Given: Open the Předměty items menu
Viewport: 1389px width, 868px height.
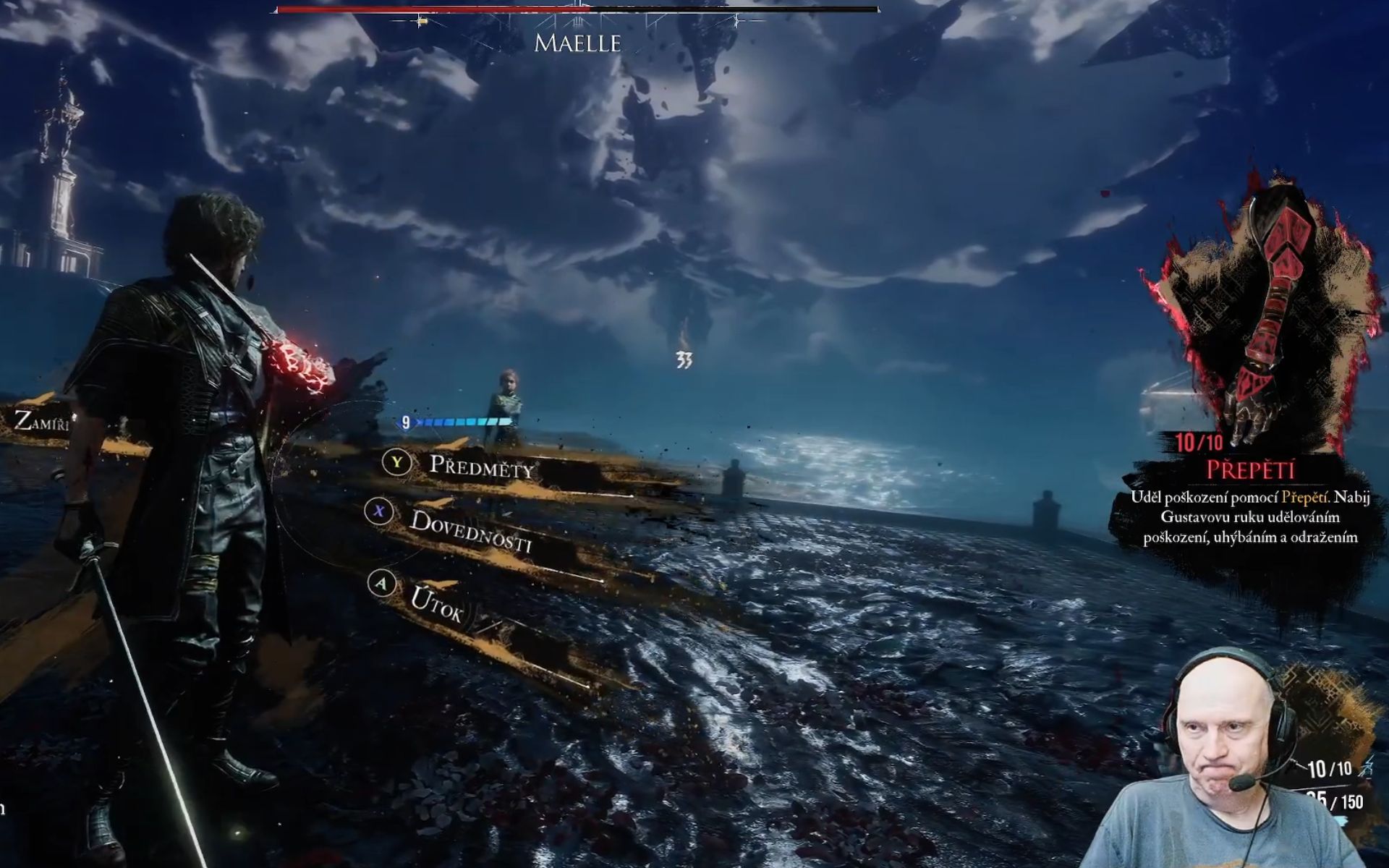Looking at the screenshot, I should [x=481, y=467].
